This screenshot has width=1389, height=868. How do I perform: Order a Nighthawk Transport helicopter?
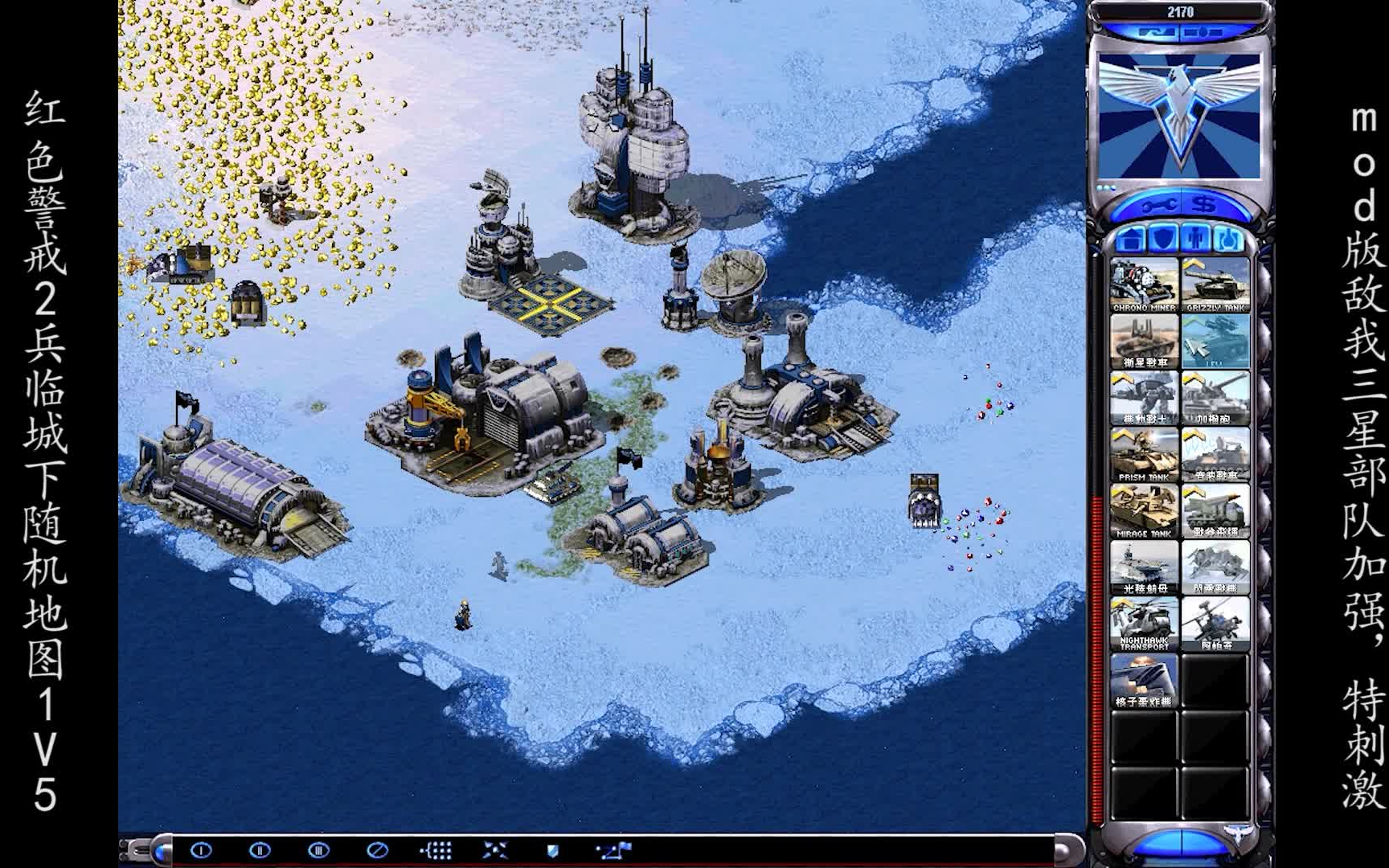pyautogui.click(x=1144, y=624)
